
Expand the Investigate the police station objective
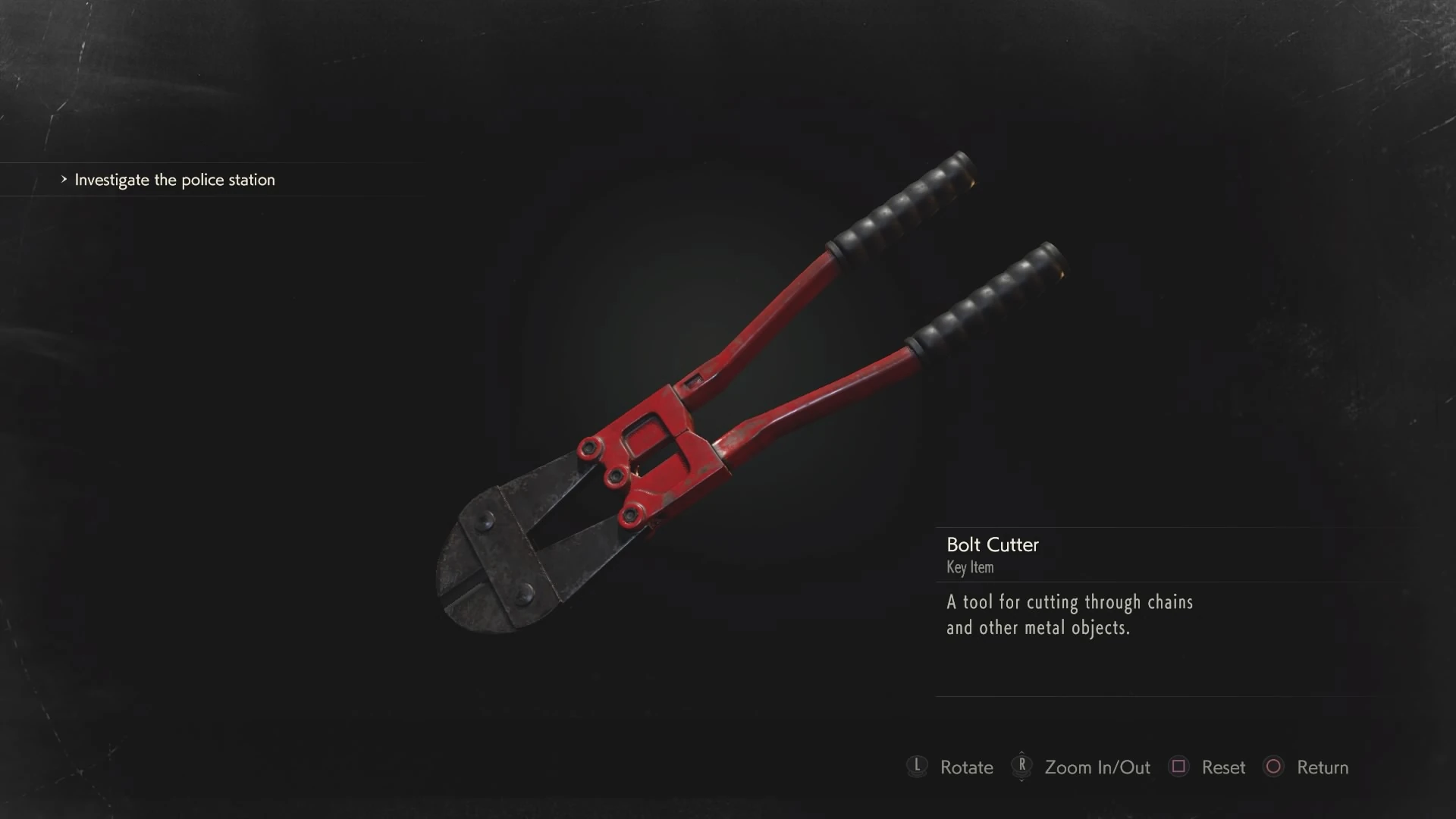pos(174,180)
